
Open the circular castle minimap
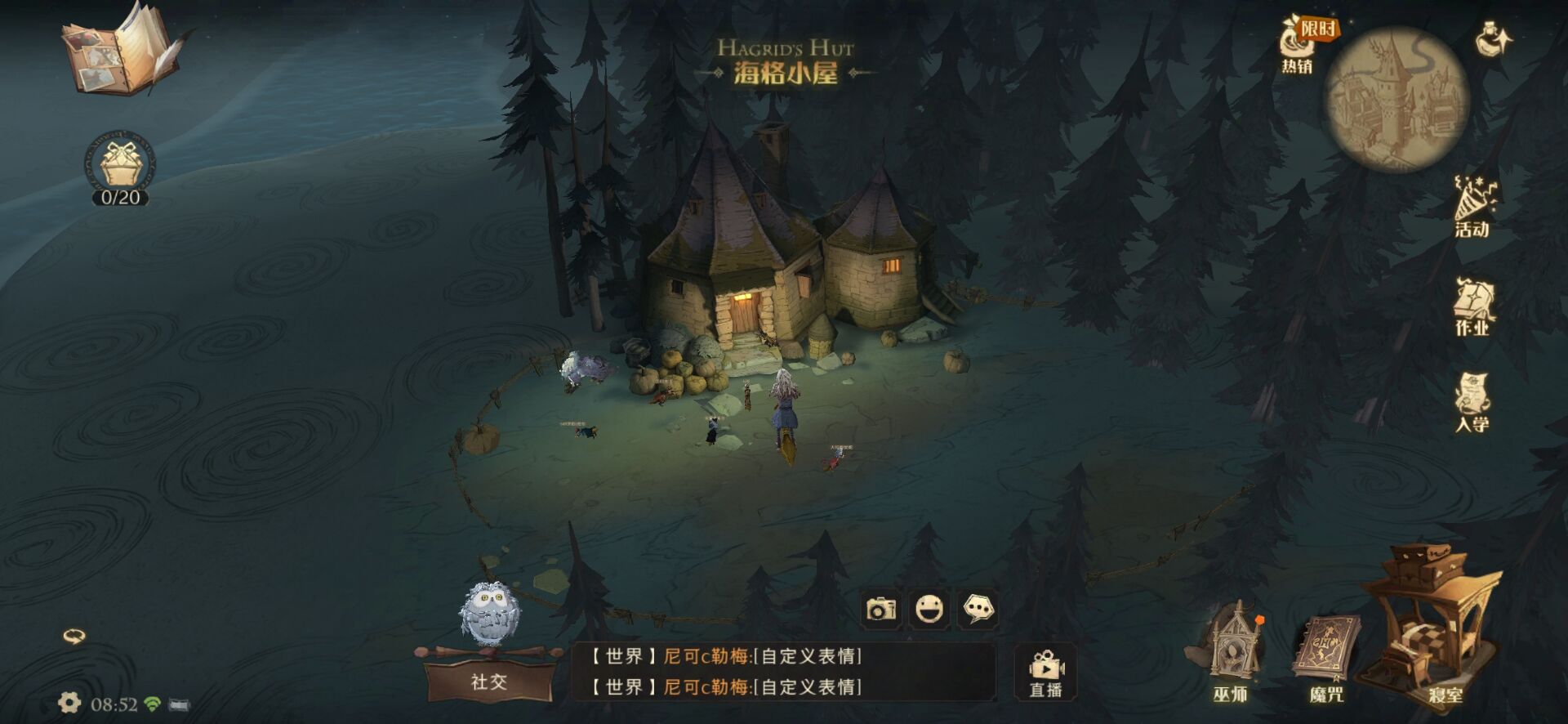[x=1397, y=100]
